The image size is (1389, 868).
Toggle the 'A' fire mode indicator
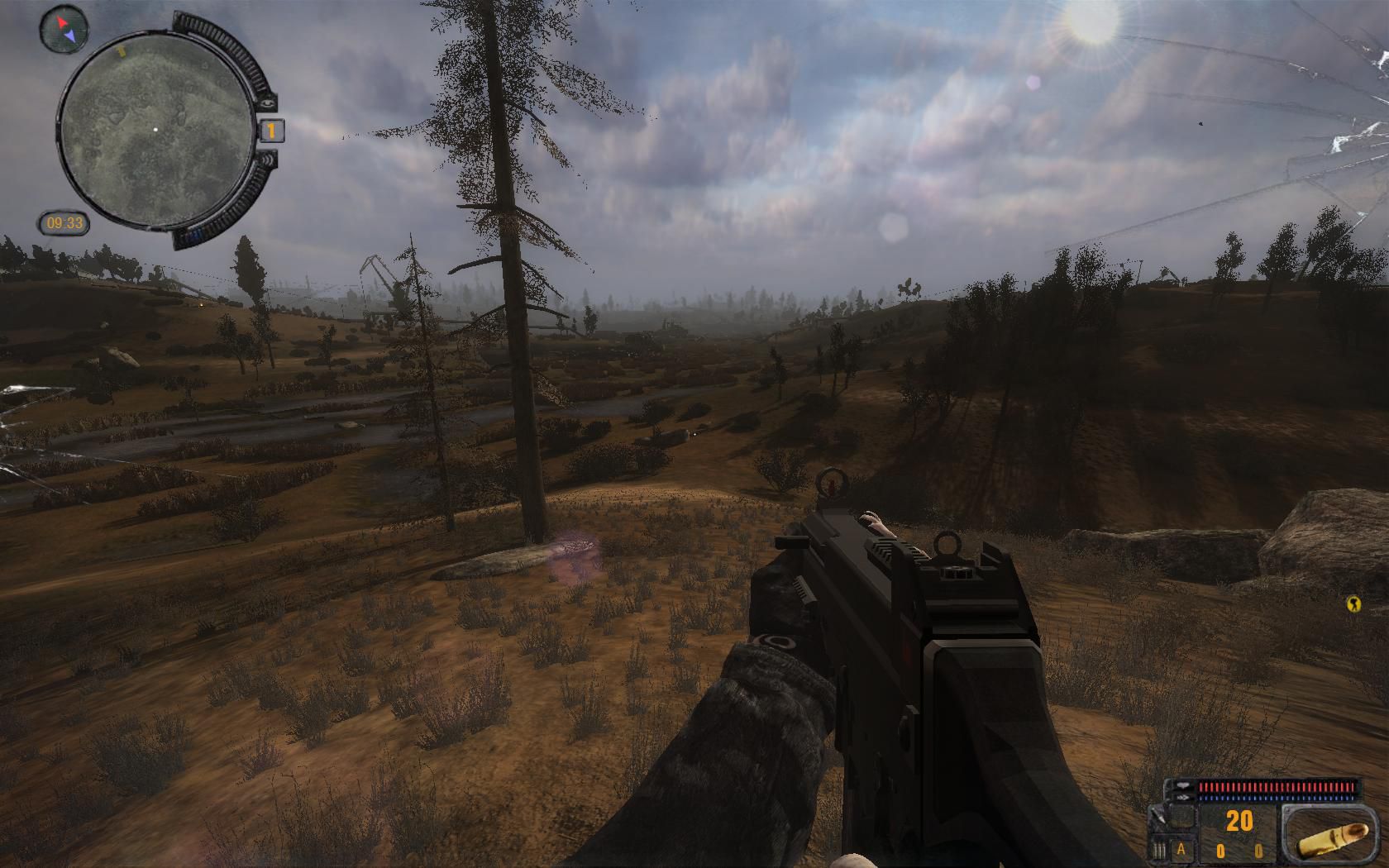coord(1181,848)
